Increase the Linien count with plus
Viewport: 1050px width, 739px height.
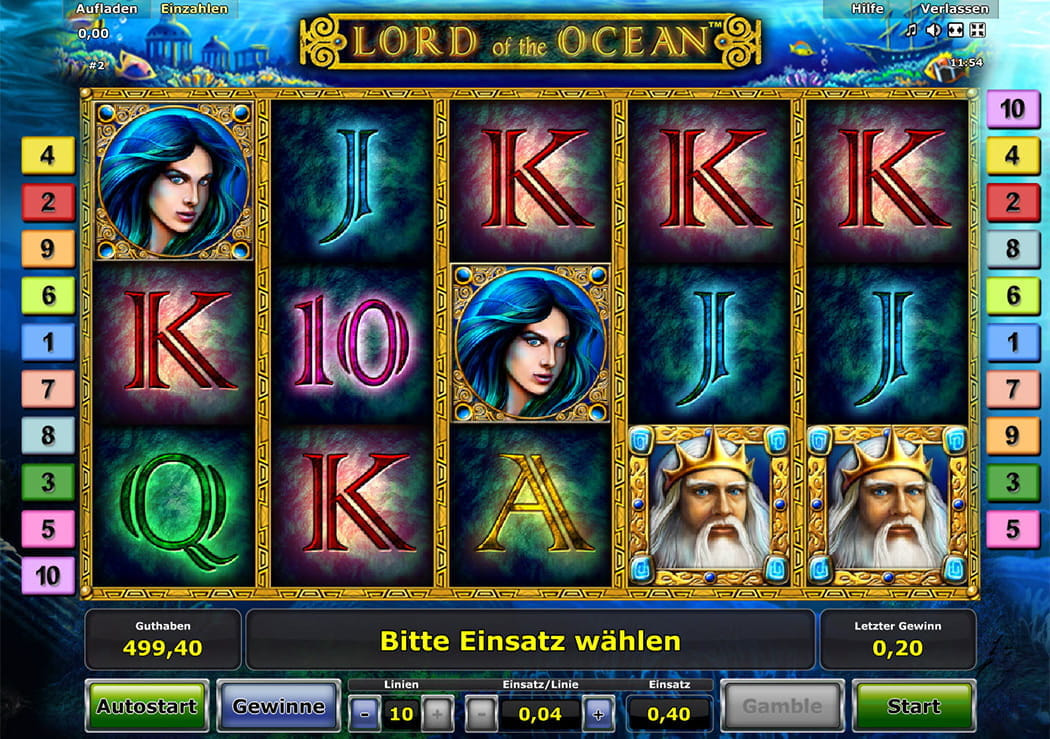coord(436,714)
